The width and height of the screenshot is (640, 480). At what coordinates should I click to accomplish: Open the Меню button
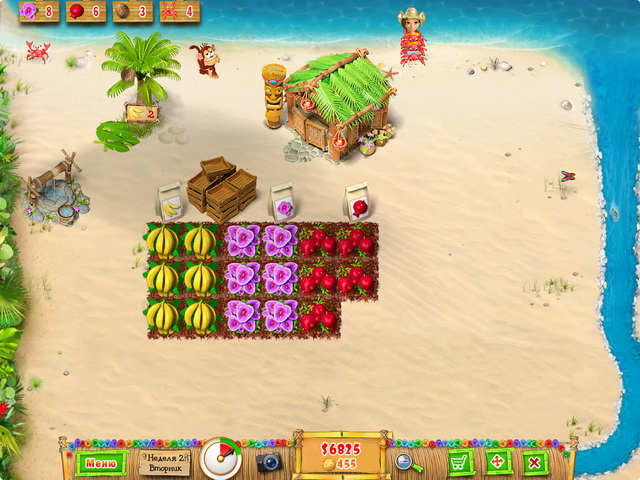pos(101,463)
